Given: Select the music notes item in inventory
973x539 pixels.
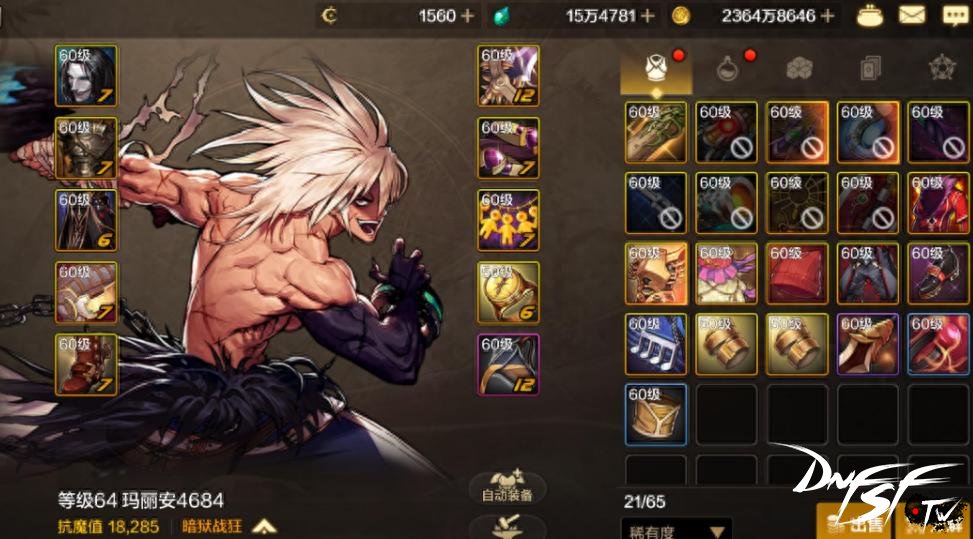Looking at the screenshot, I should coord(656,345).
